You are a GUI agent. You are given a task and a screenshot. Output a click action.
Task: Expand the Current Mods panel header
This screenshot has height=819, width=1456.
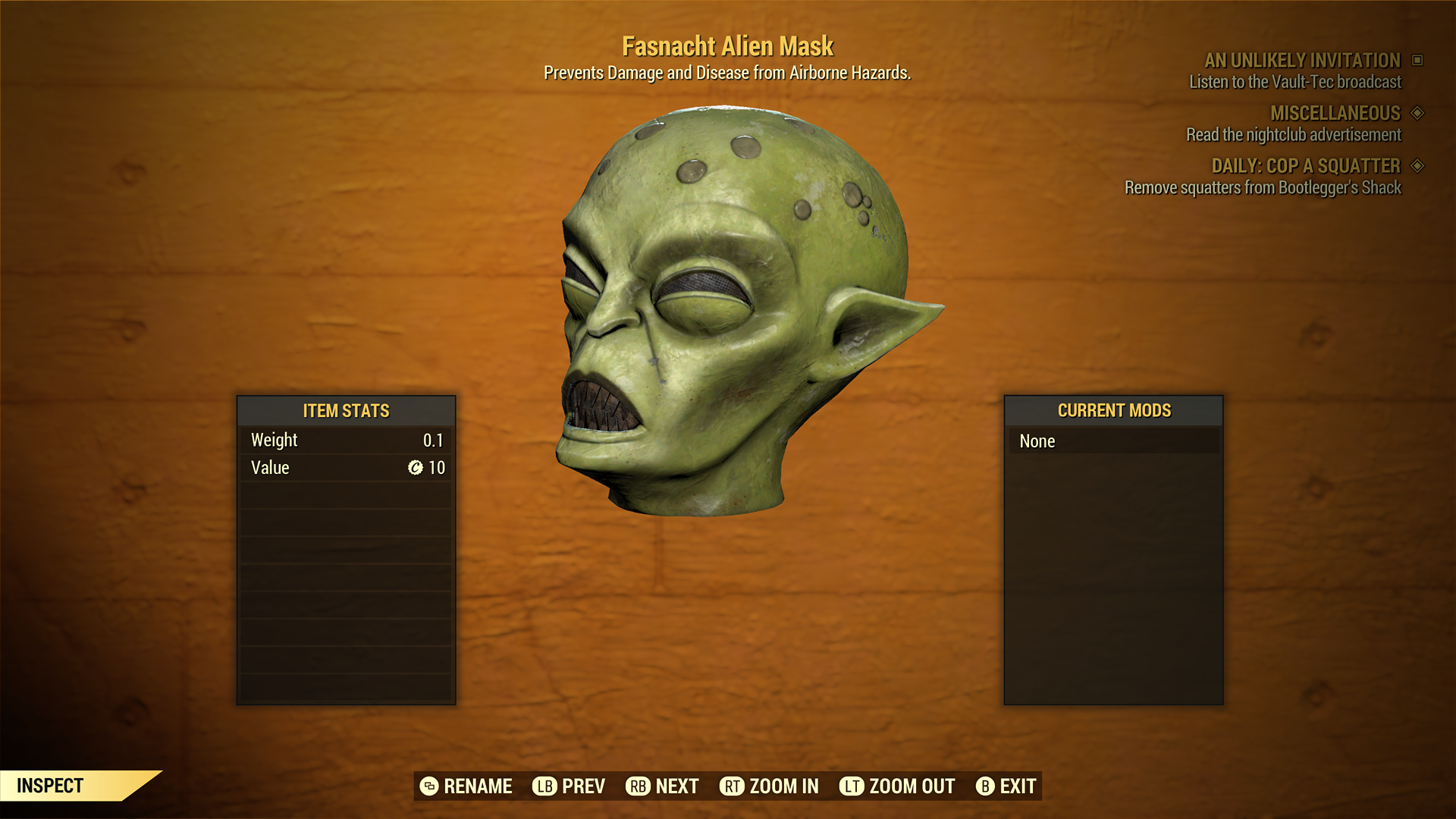pyautogui.click(x=1113, y=411)
